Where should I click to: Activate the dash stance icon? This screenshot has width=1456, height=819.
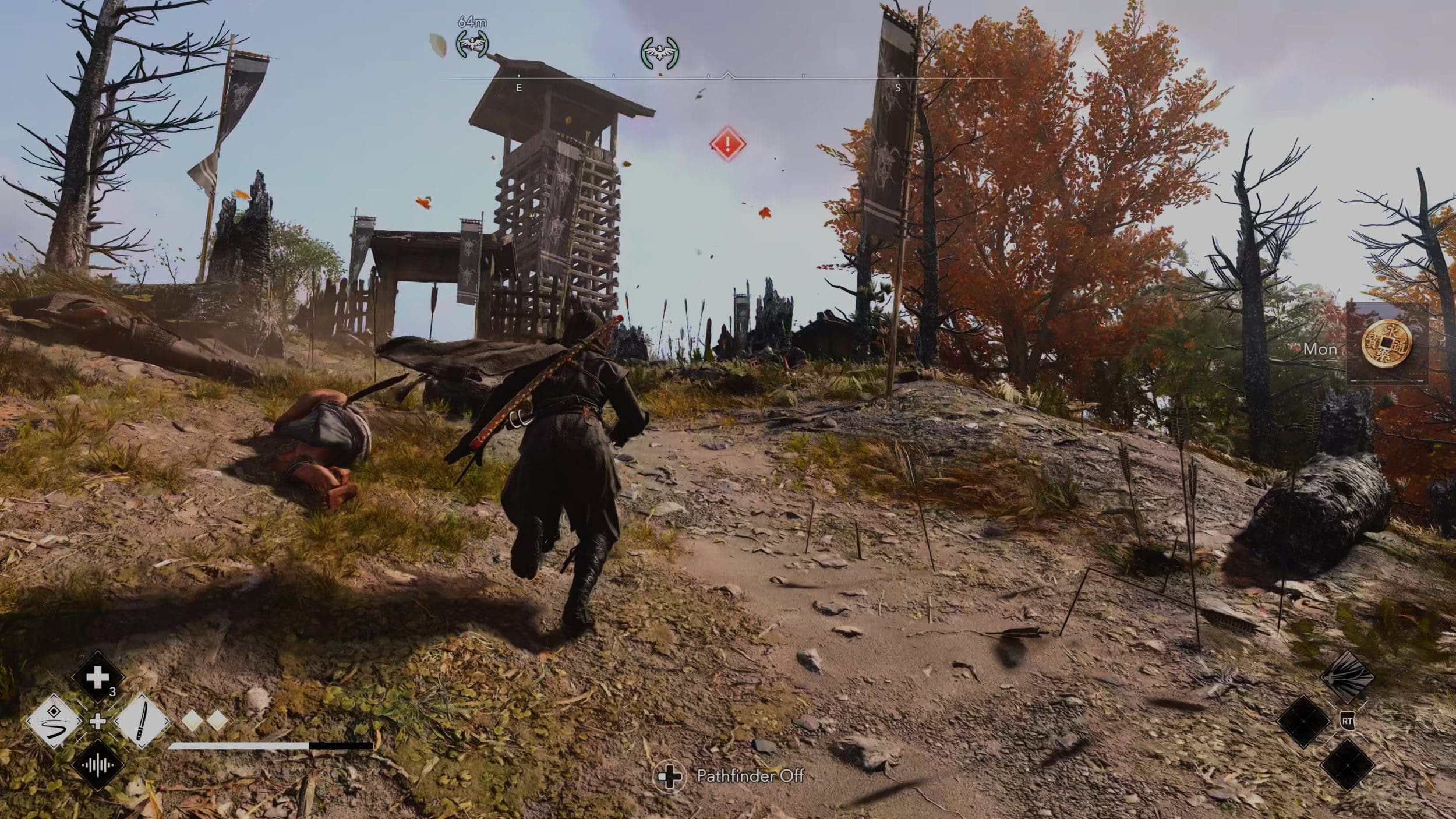coord(53,722)
